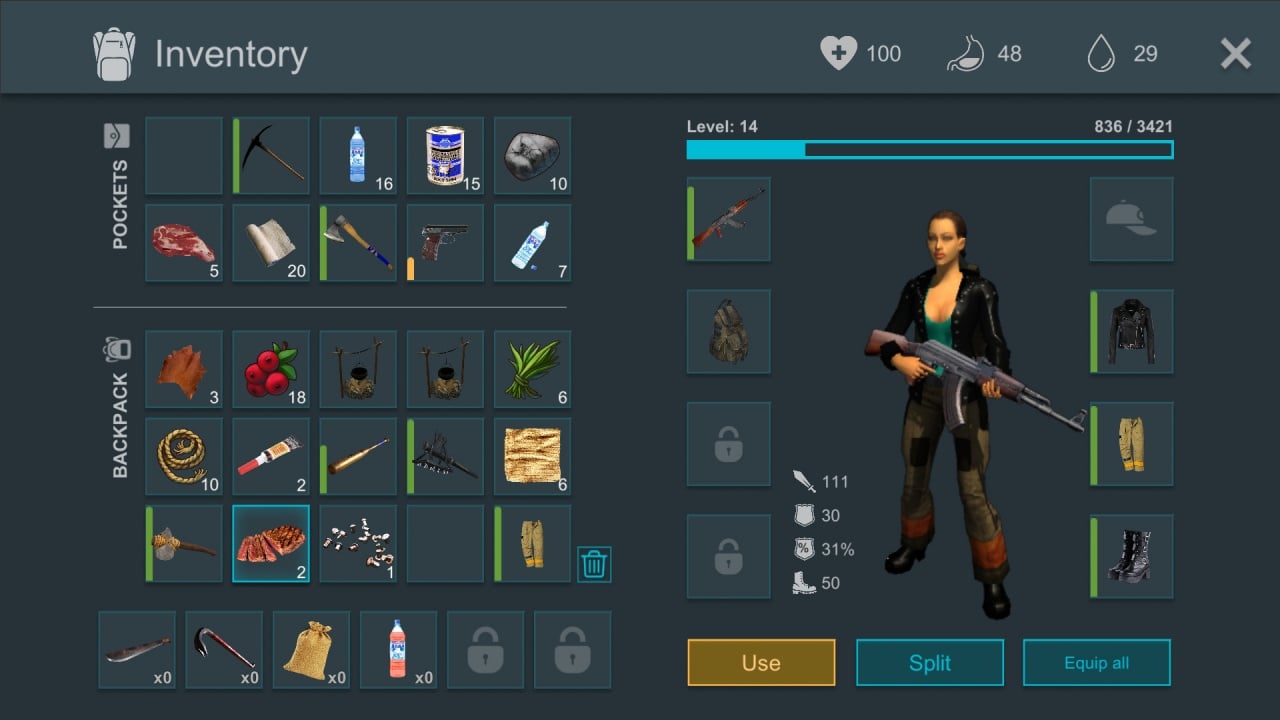Select the green plant fiber bundle
The height and width of the screenshot is (720, 1280).
[x=532, y=369]
